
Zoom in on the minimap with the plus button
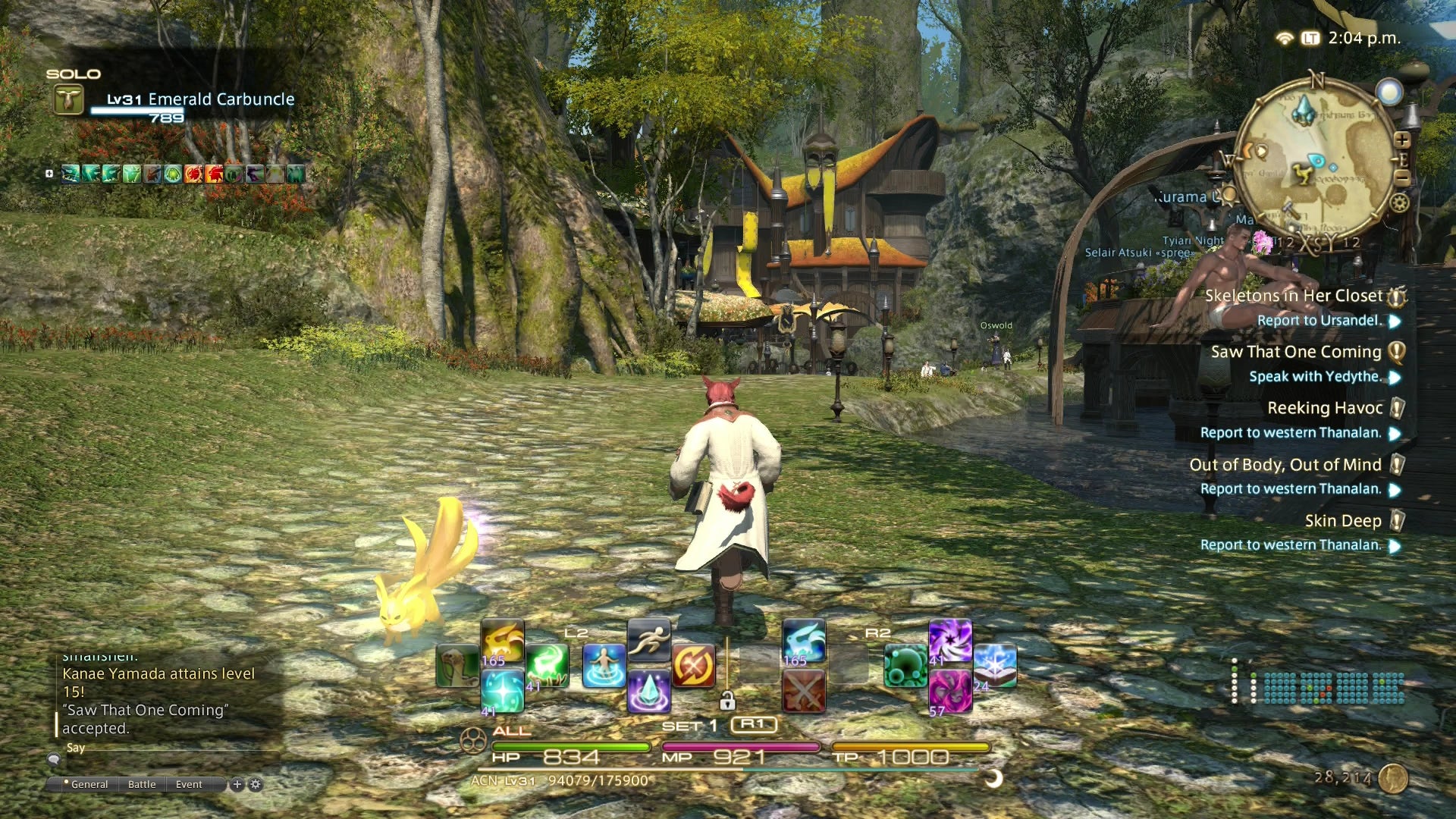coord(1402,140)
